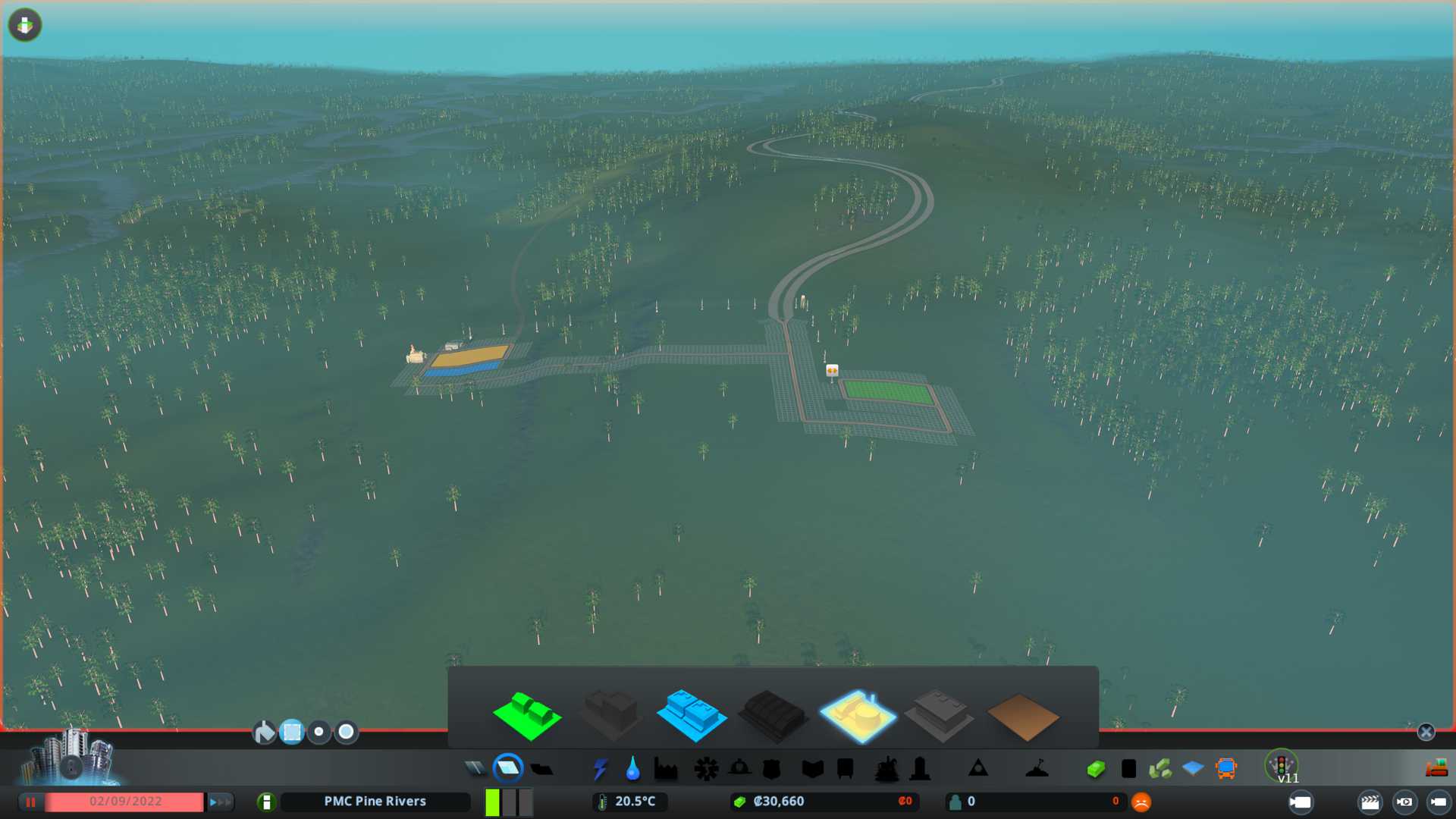
Task: Toggle the pause button
Action: click(x=31, y=802)
